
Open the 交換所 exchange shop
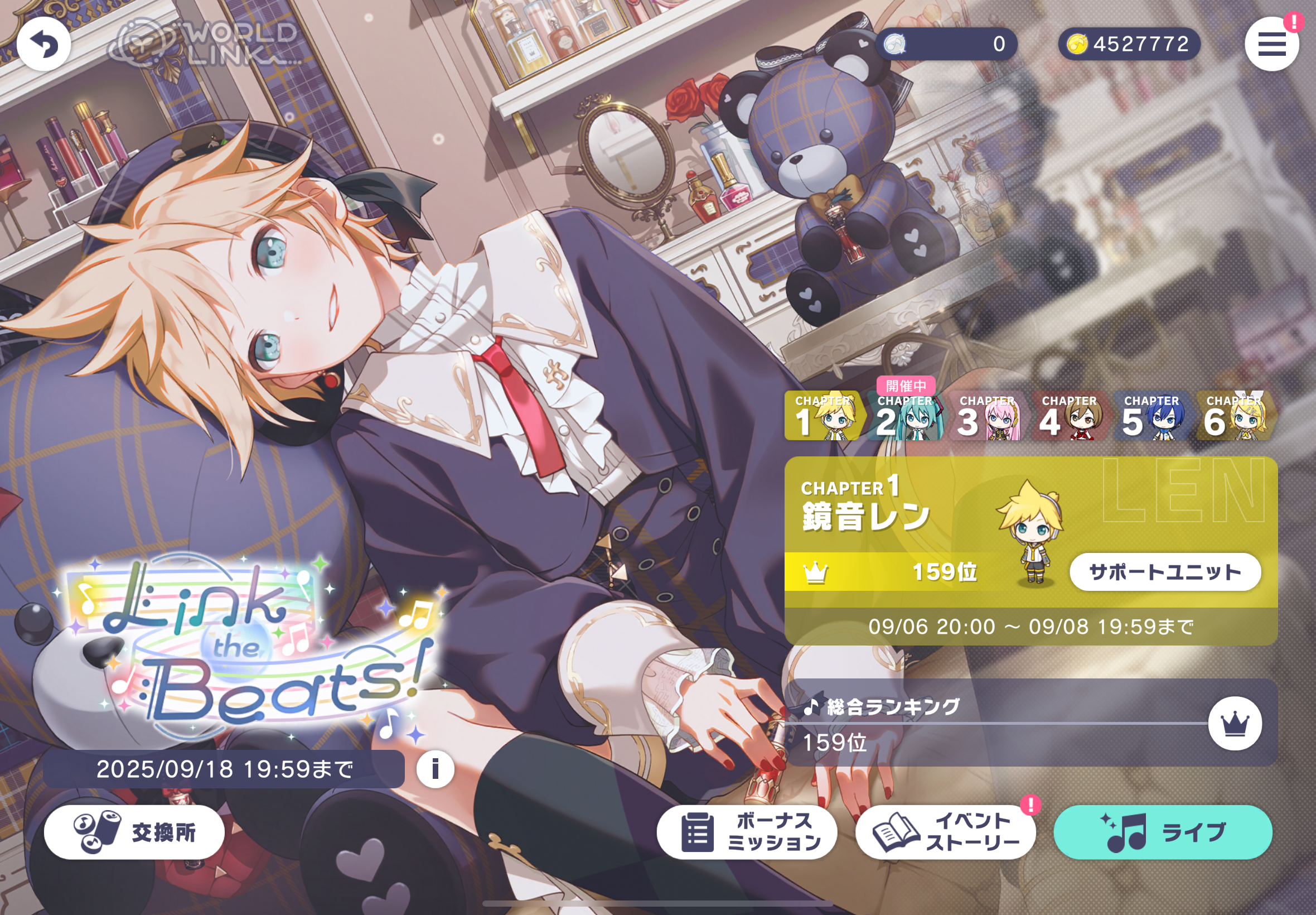click(134, 832)
